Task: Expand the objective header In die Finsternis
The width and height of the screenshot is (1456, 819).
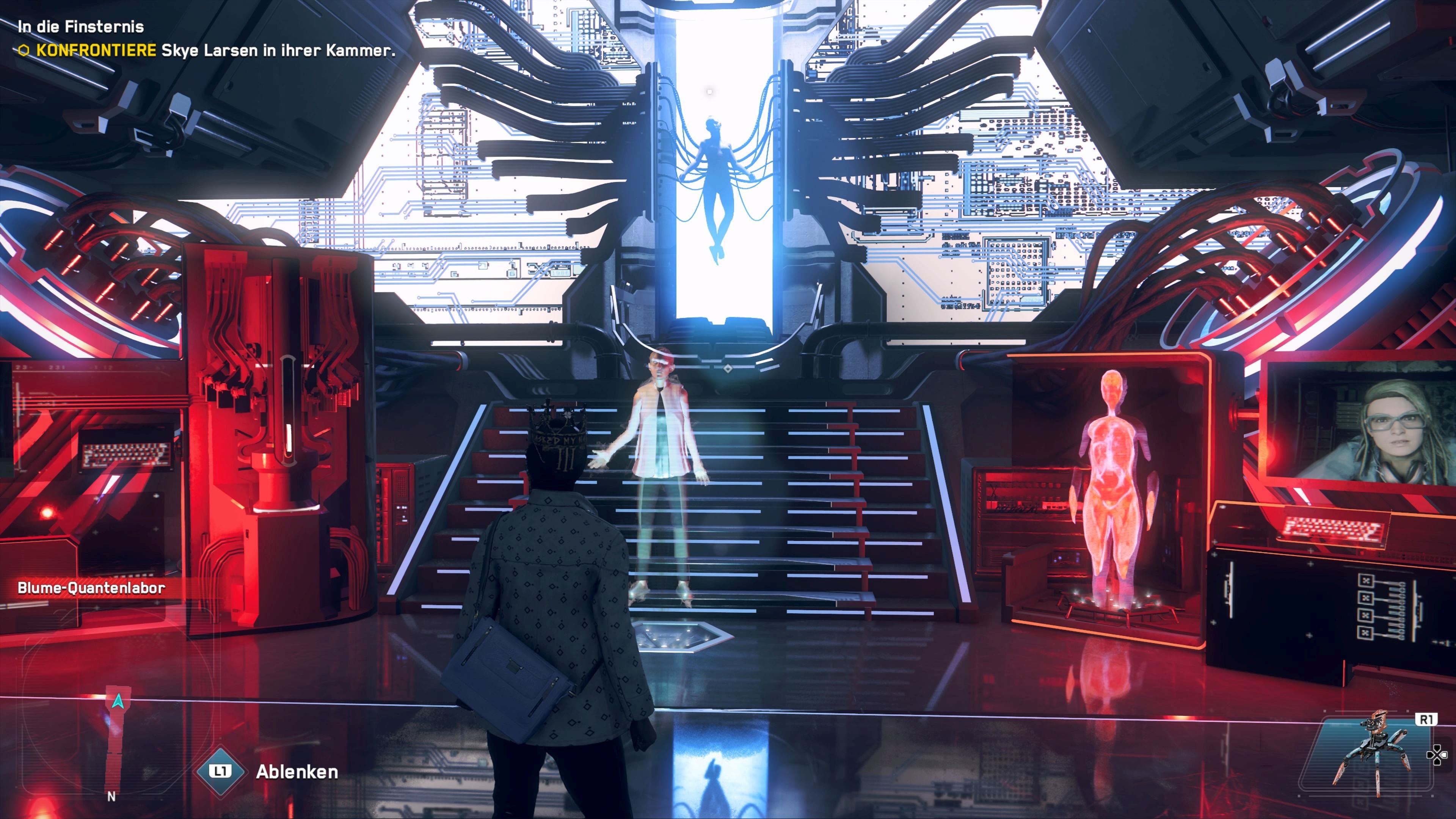Action: [x=82, y=27]
